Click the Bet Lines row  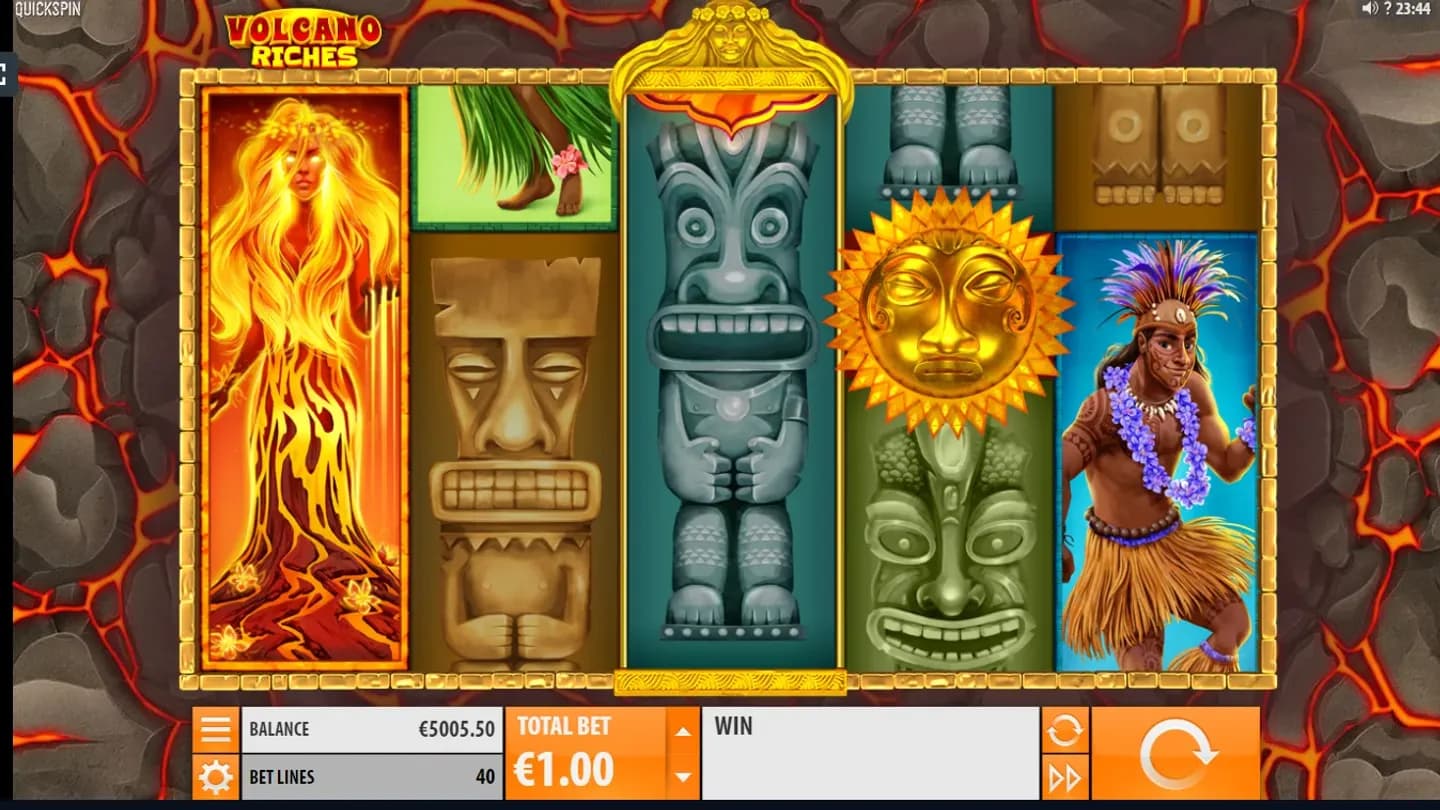[370, 777]
